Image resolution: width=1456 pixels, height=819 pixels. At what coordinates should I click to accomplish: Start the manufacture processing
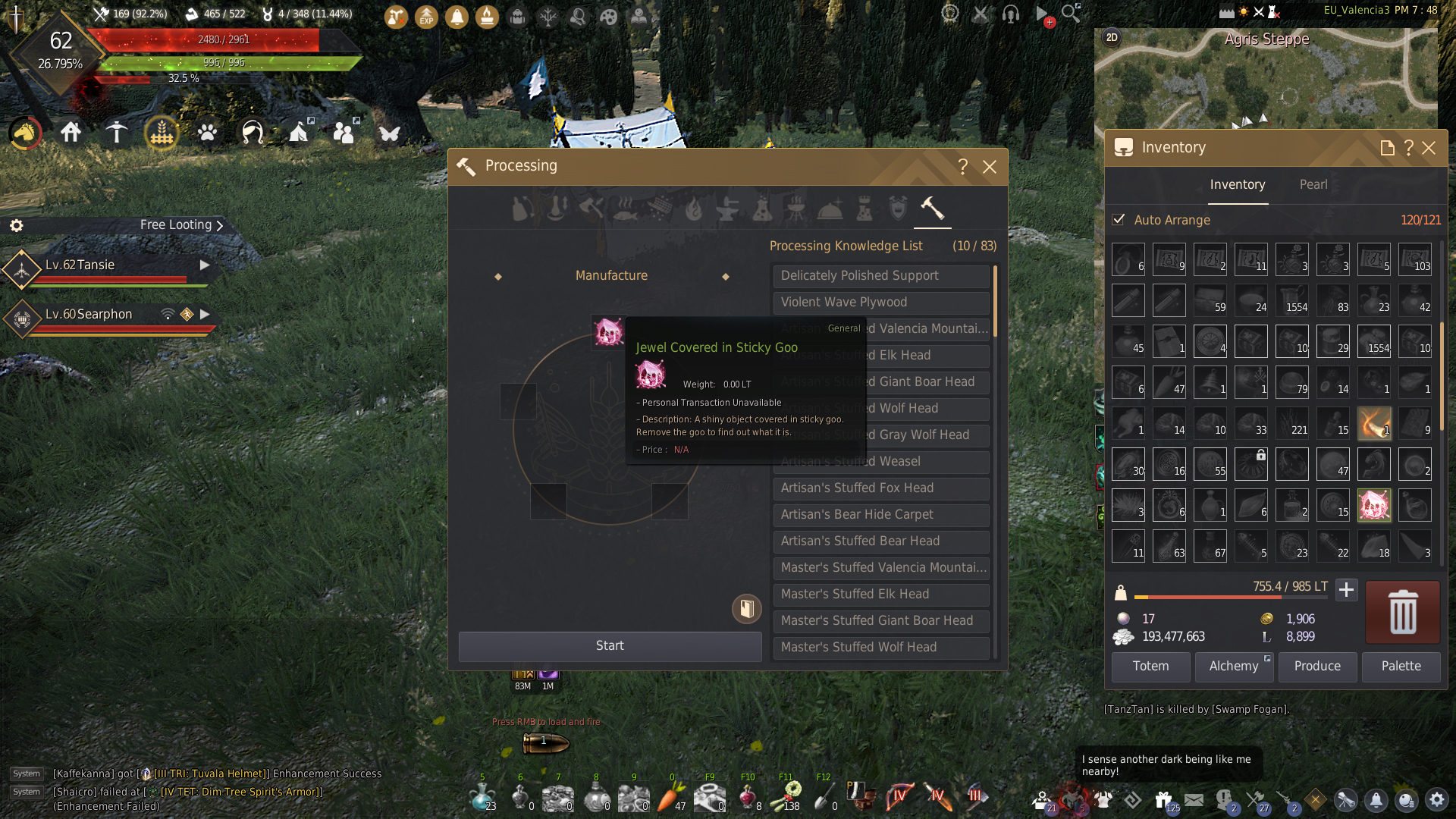610,646
